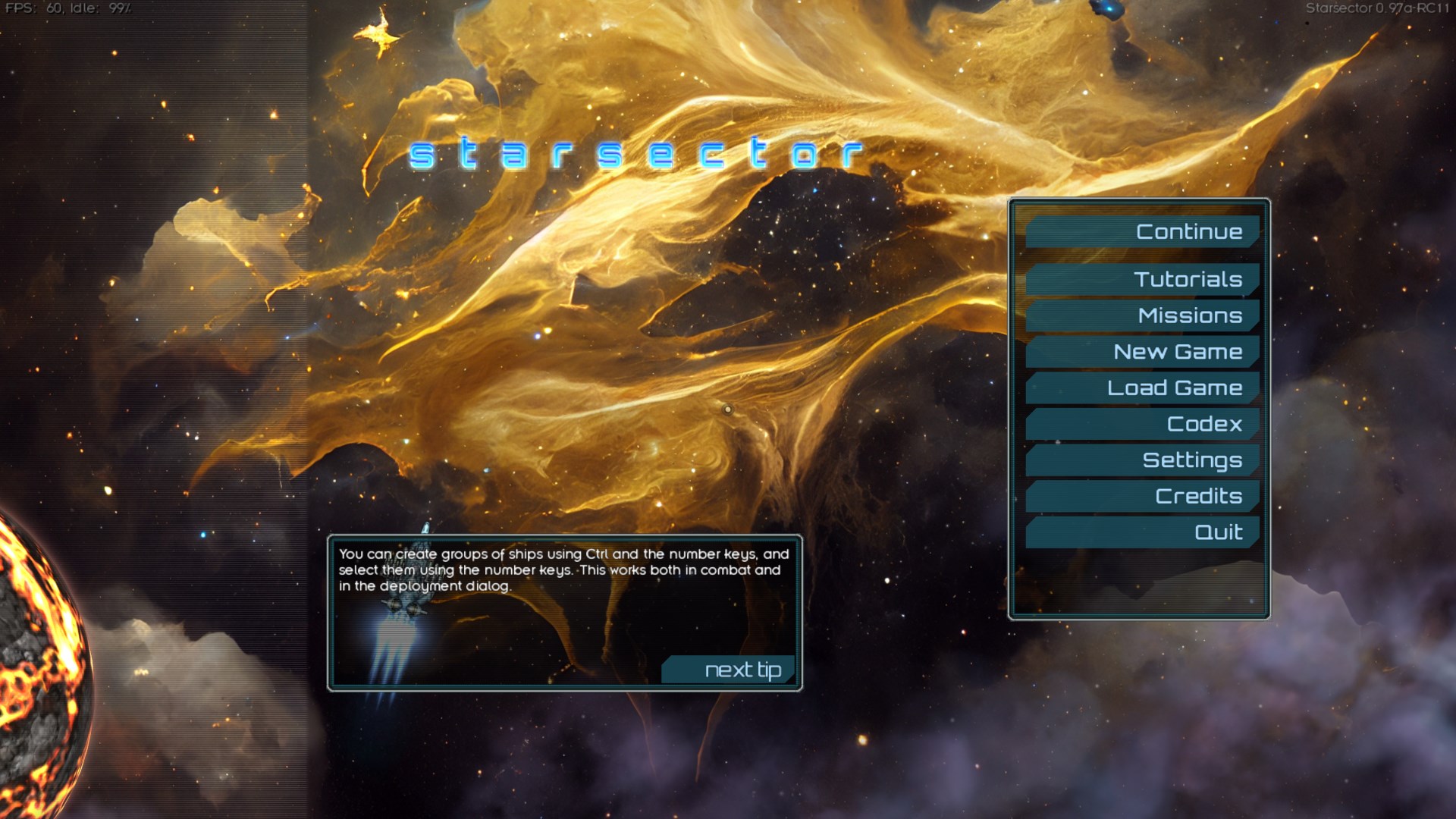Open the Tutorials menu
Viewport: 1456px width, 819px height.
pos(1143,280)
